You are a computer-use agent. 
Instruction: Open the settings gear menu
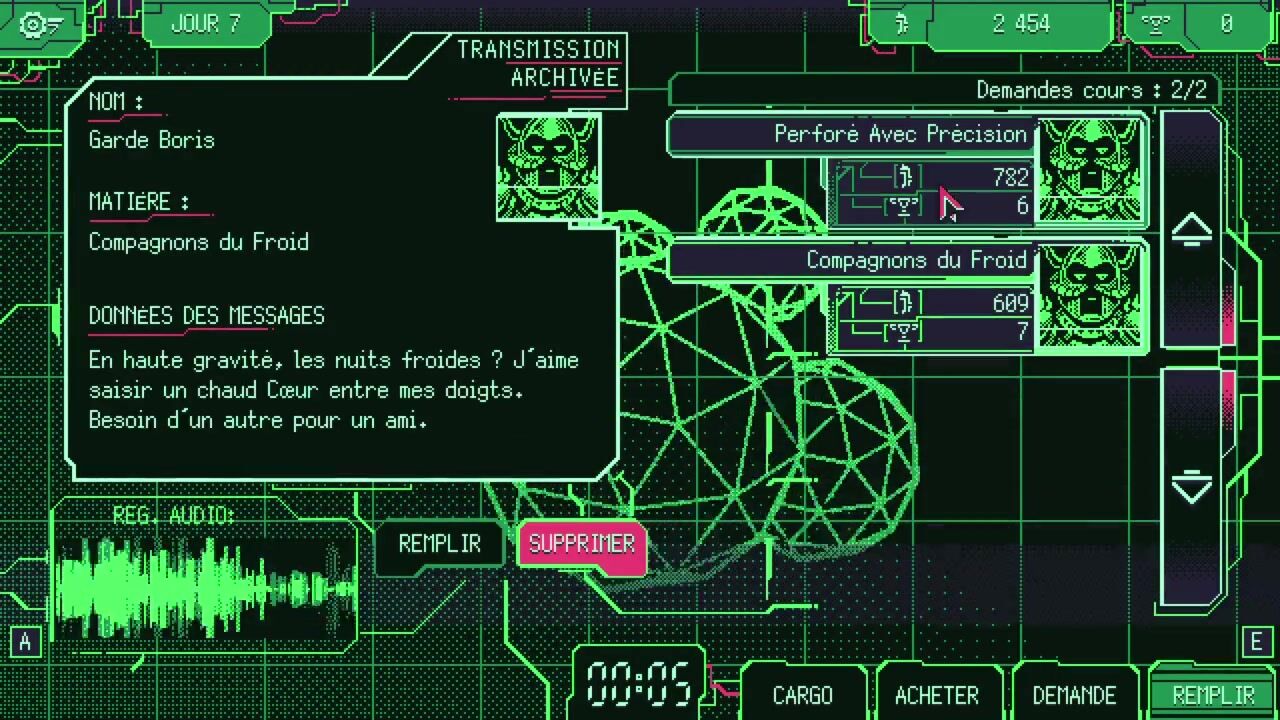tap(40, 24)
